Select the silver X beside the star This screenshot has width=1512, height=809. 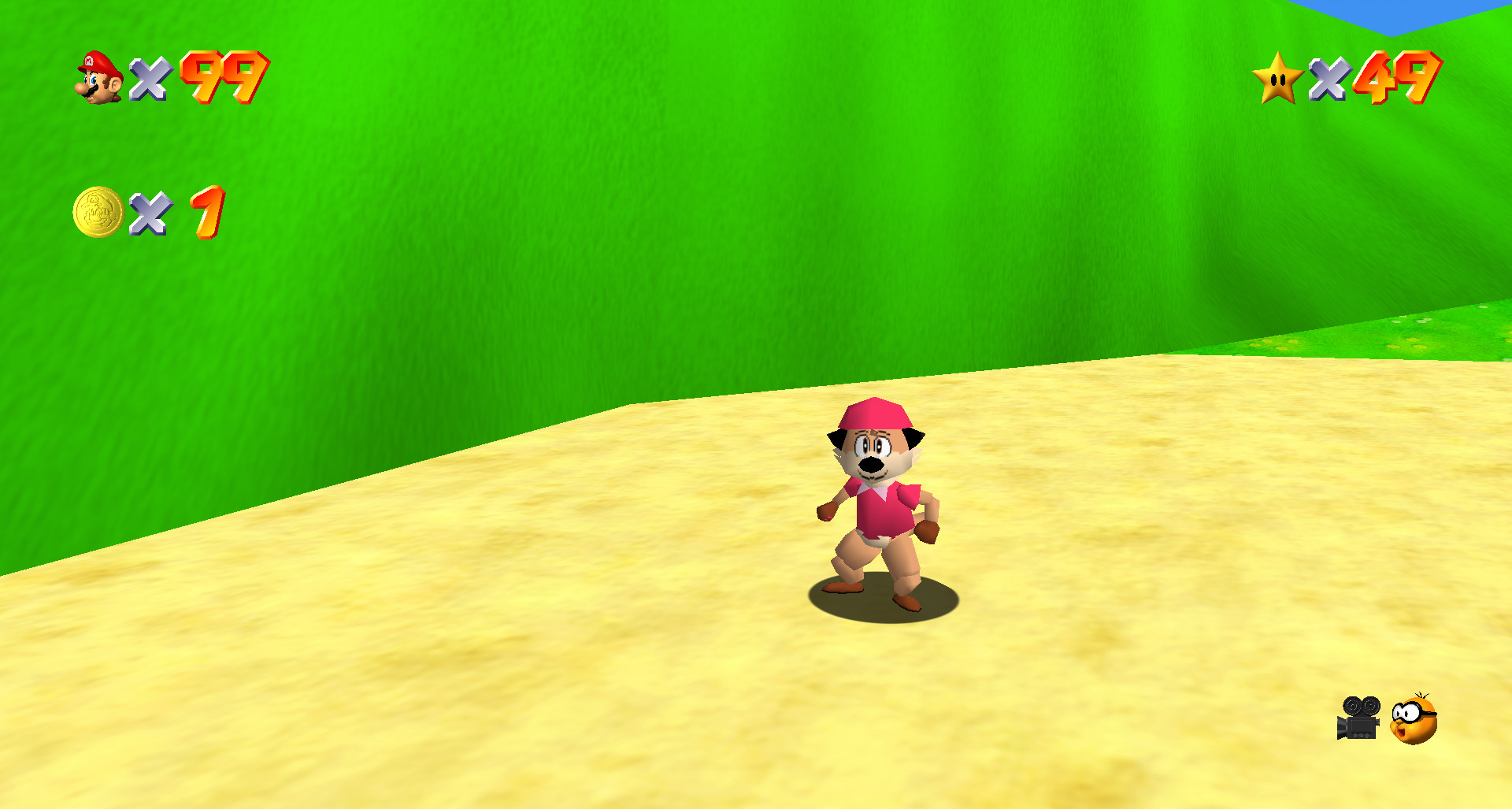point(1331,80)
